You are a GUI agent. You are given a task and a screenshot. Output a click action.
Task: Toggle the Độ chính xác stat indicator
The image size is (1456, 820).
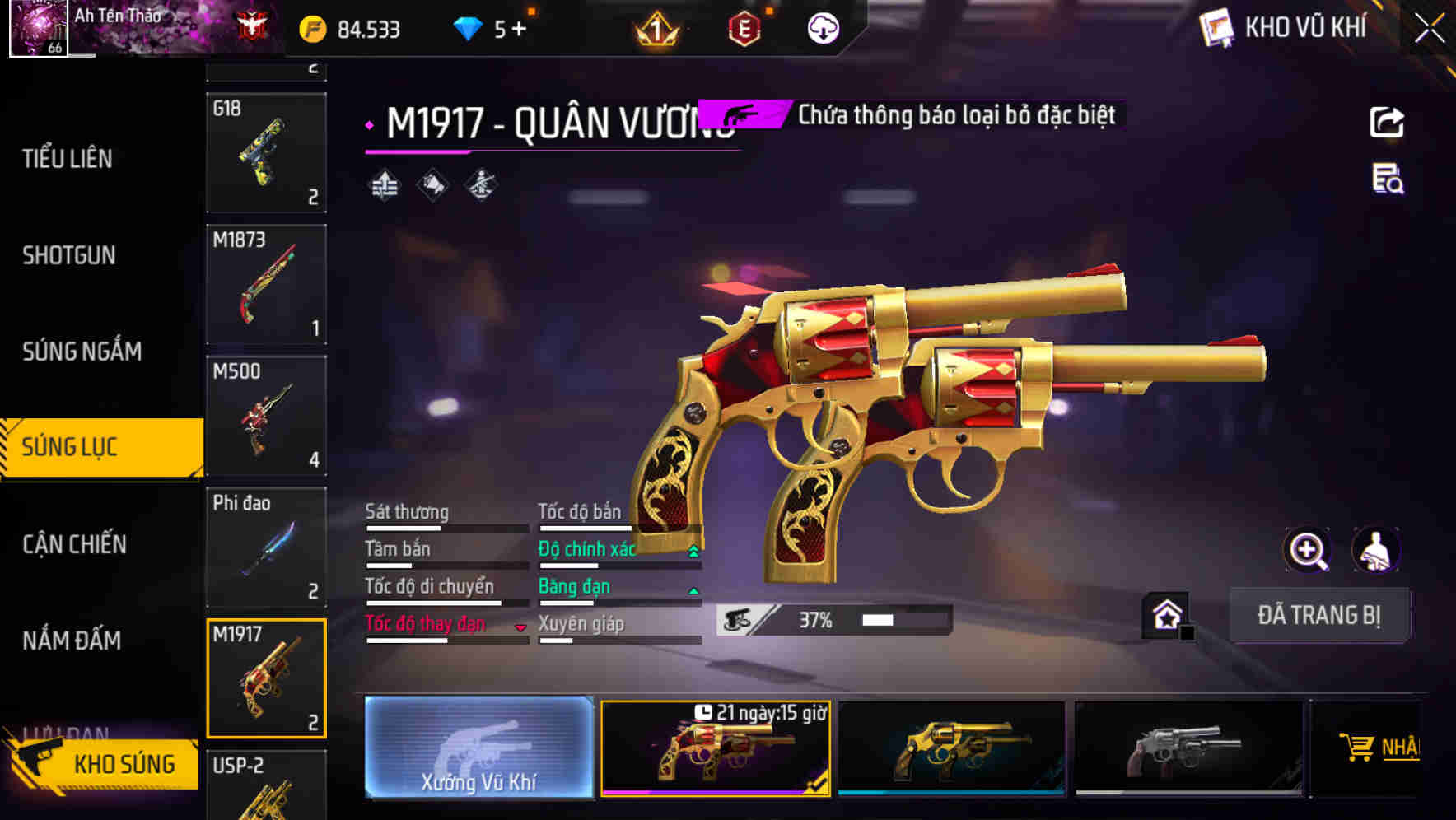(693, 548)
